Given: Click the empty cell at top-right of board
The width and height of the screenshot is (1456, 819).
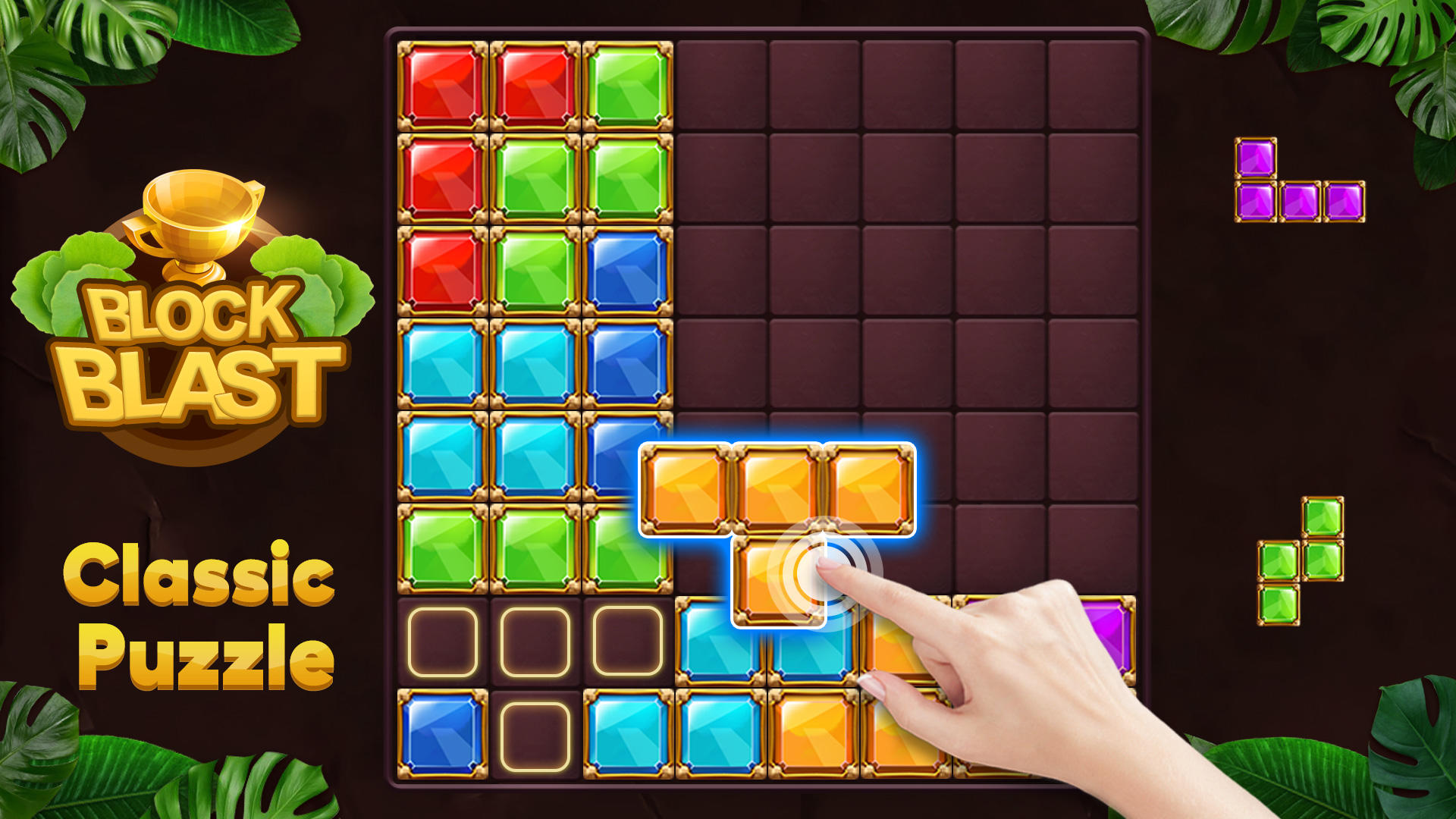Looking at the screenshot, I should pos(1092,83).
